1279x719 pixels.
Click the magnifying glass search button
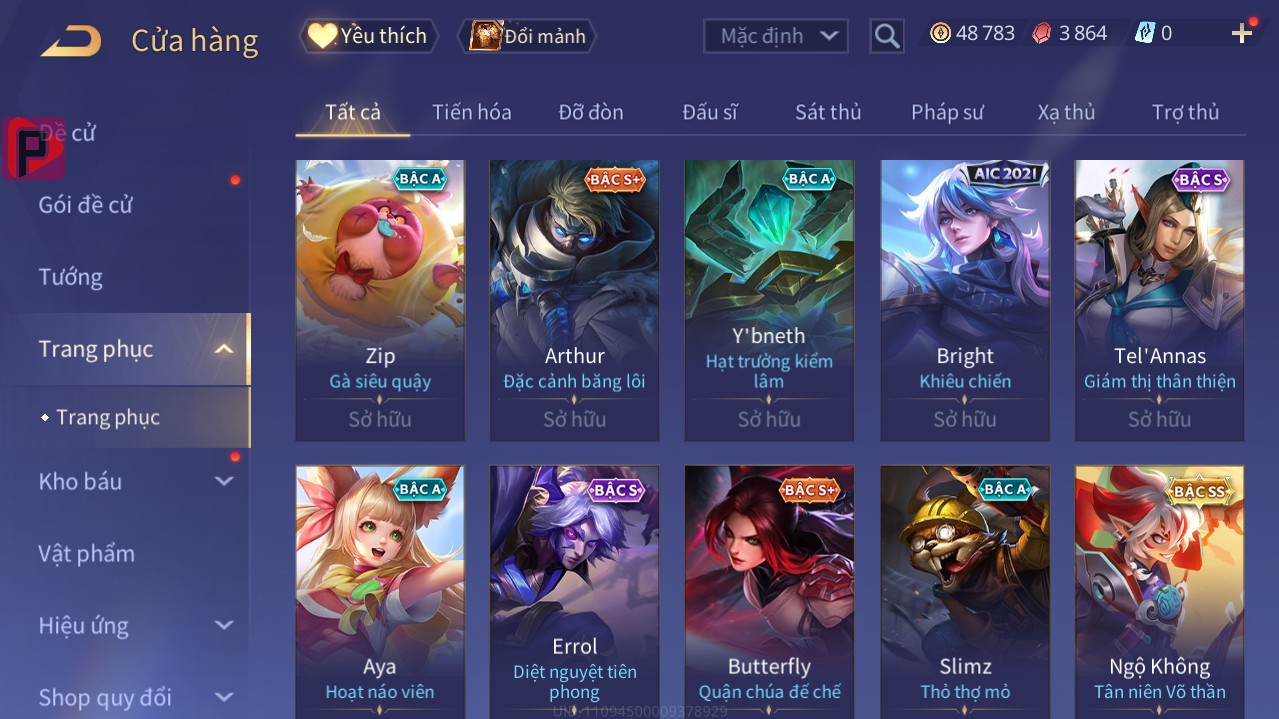pos(886,36)
